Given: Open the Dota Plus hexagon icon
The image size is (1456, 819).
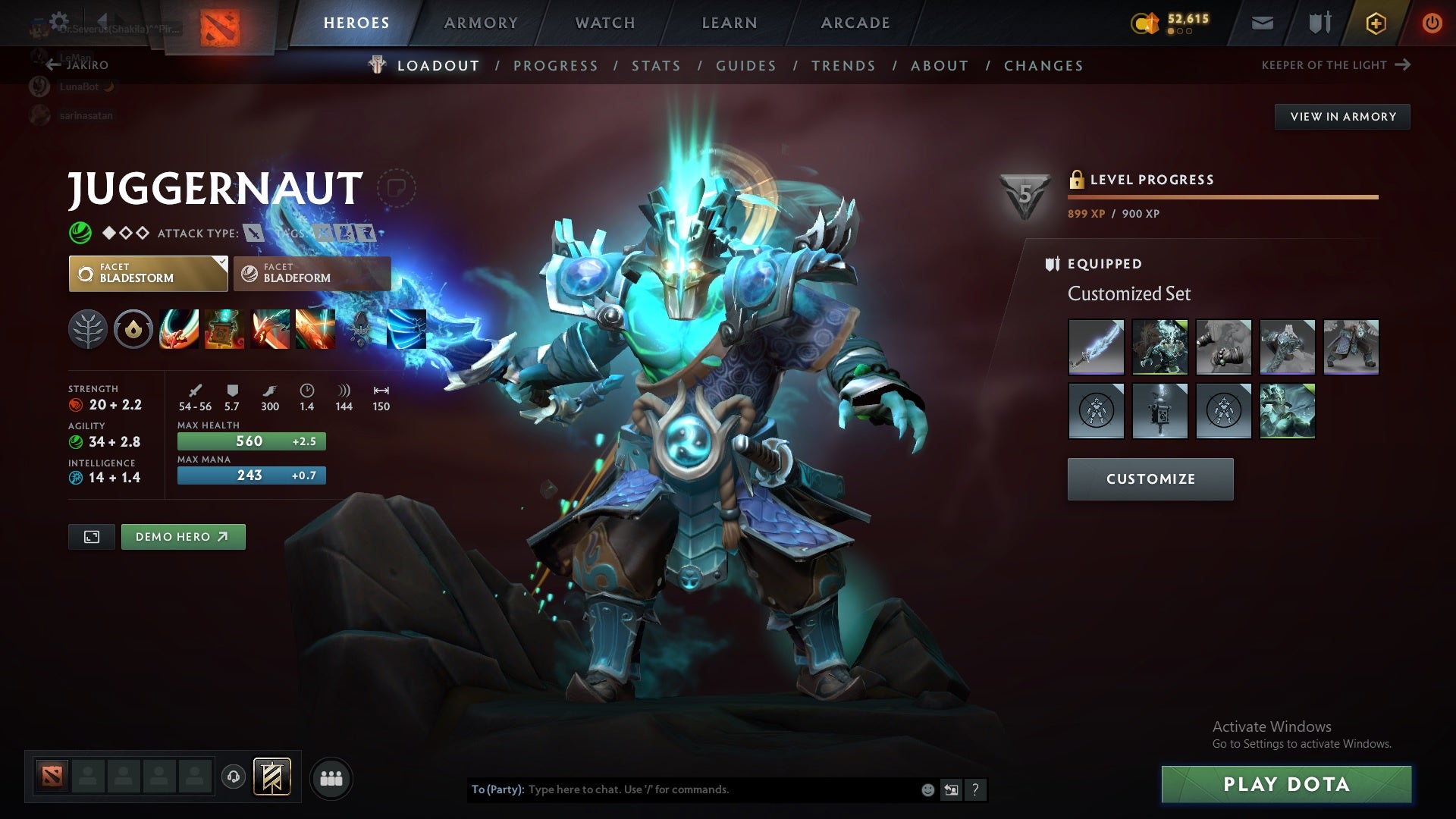Looking at the screenshot, I should tap(1375, 23).
